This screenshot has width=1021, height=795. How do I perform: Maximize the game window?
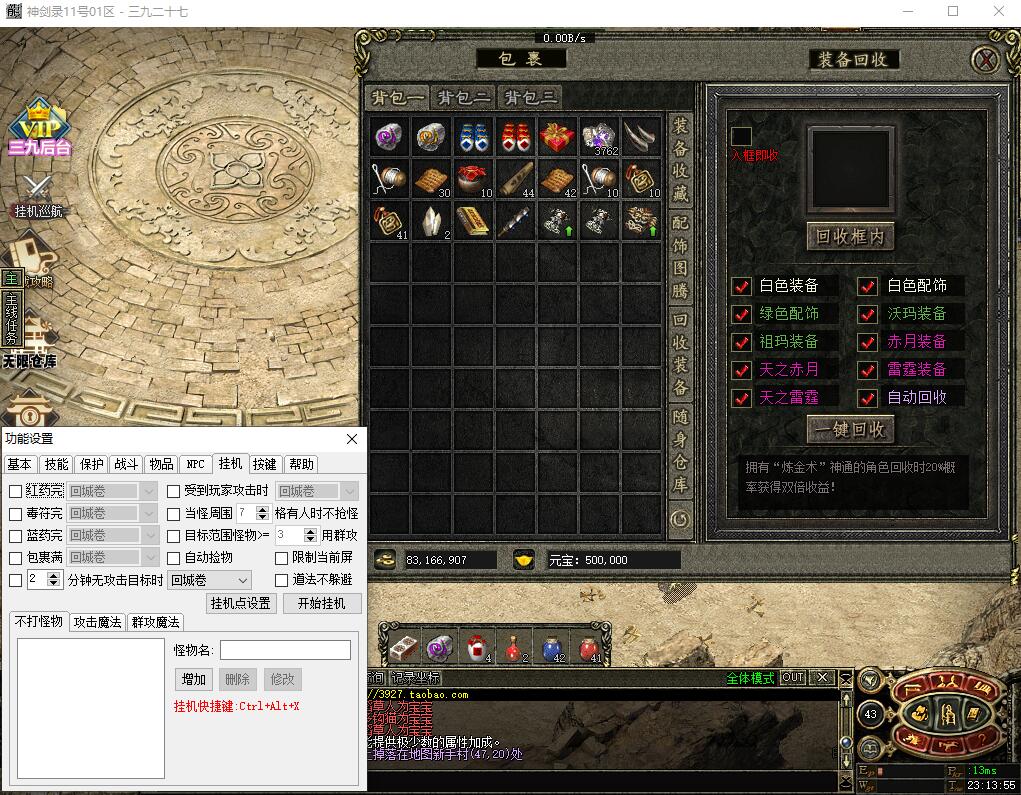[953, 11]
